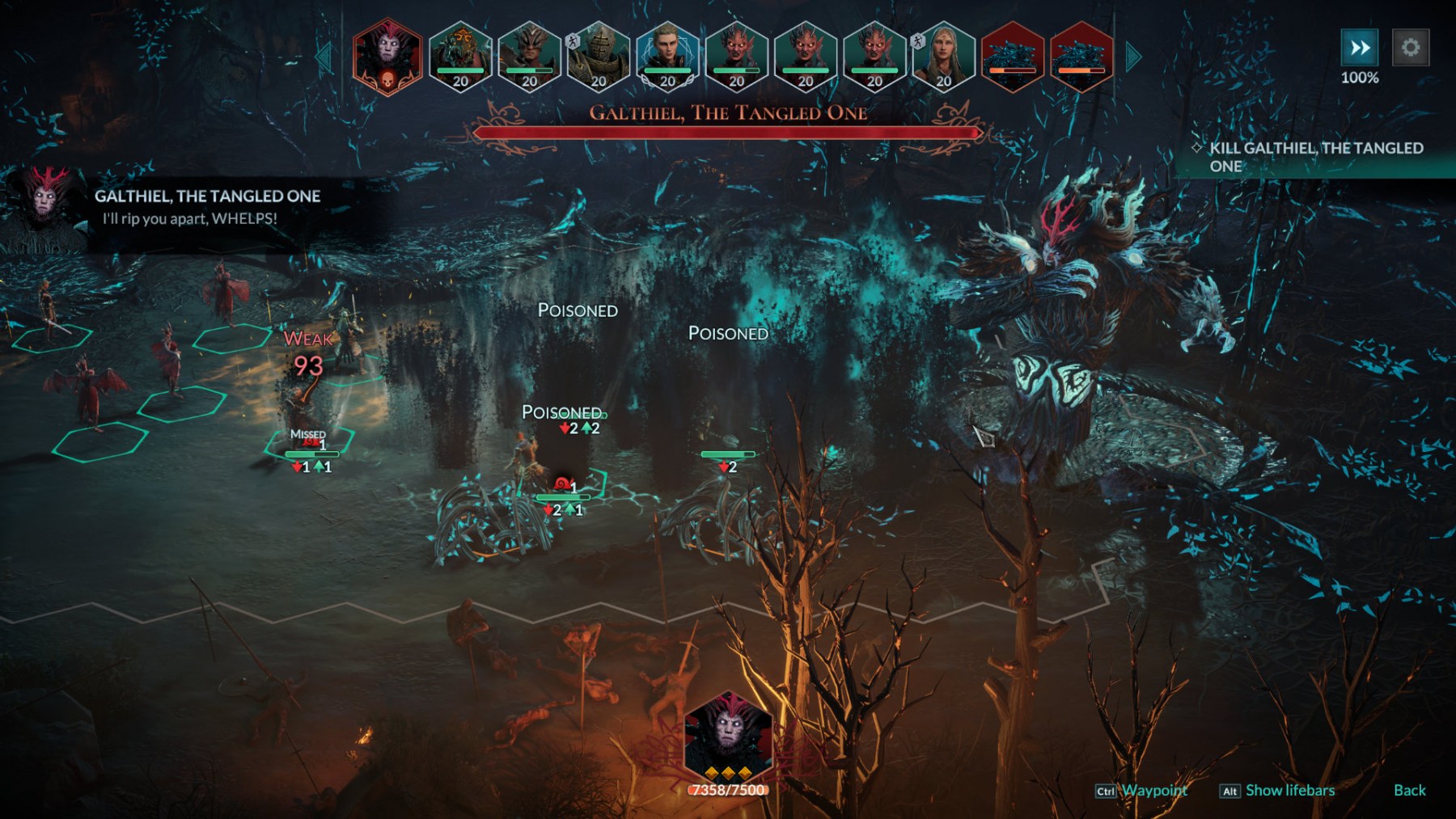The image size is (1456, 819).
Task: Select the cross-visored knight turn portrait
Action: pyautogui.click(x=599, y=55)
